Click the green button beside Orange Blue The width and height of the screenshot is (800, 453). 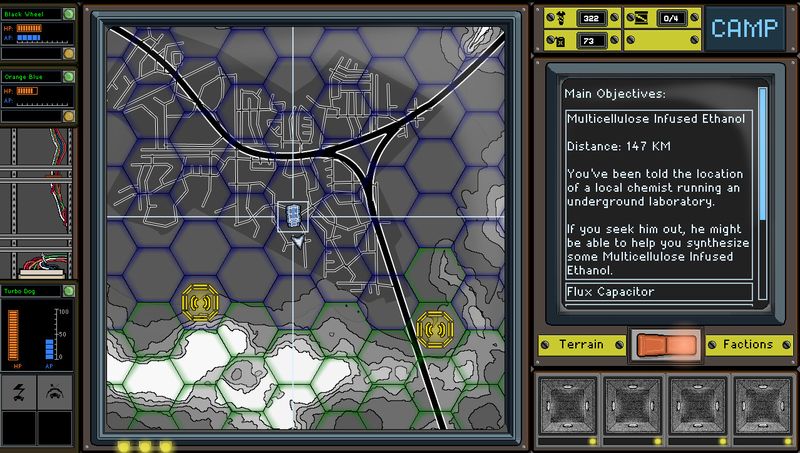click(68, 76)
